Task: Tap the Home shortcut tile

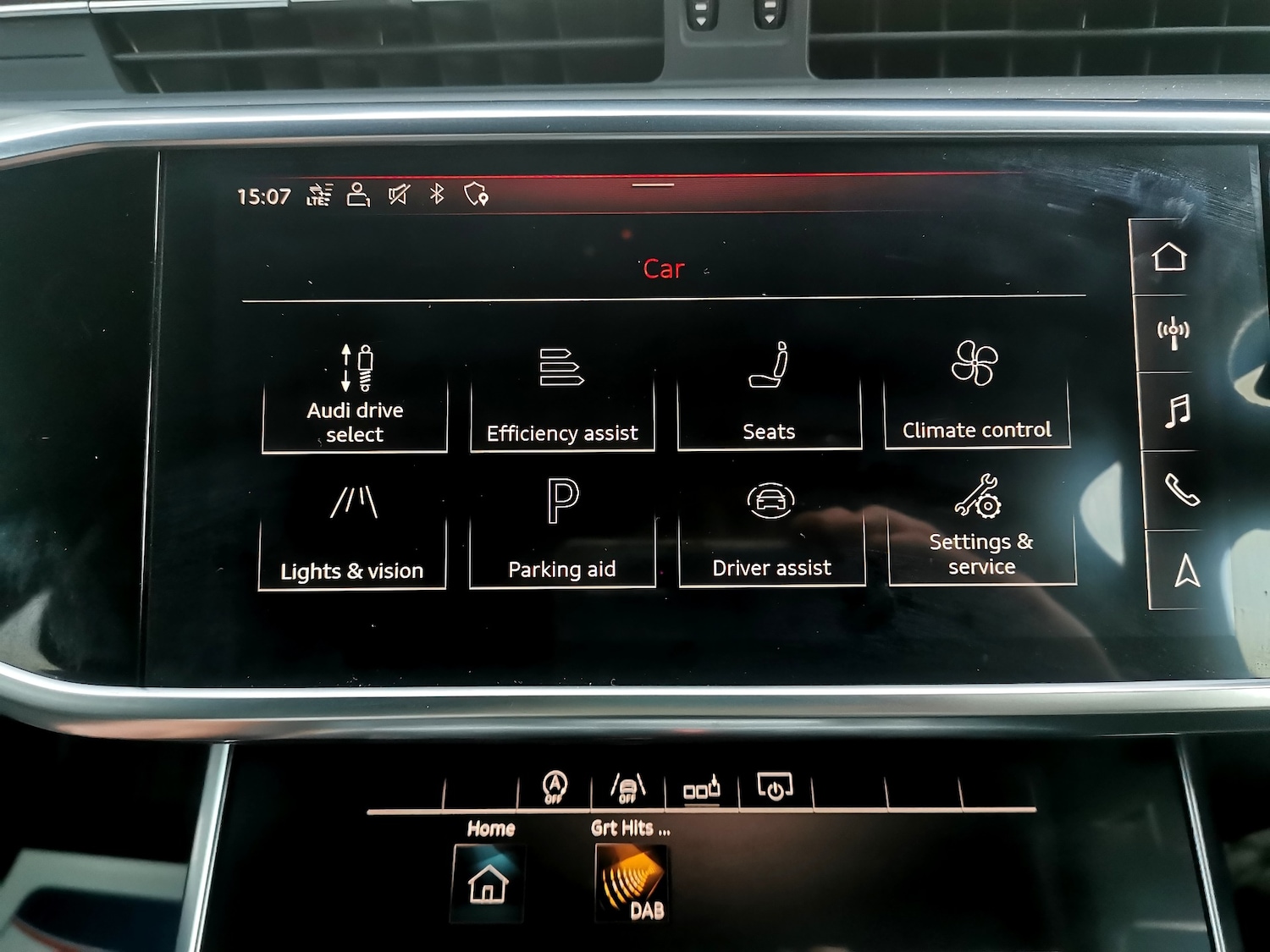Action: 488,883
